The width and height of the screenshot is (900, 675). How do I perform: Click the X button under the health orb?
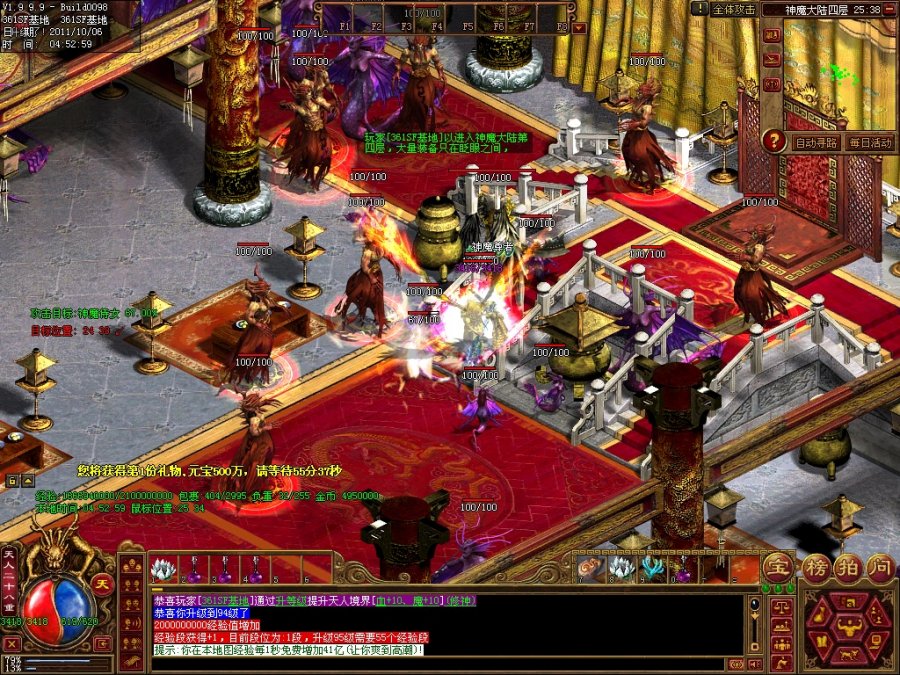(x=13, y=645)
